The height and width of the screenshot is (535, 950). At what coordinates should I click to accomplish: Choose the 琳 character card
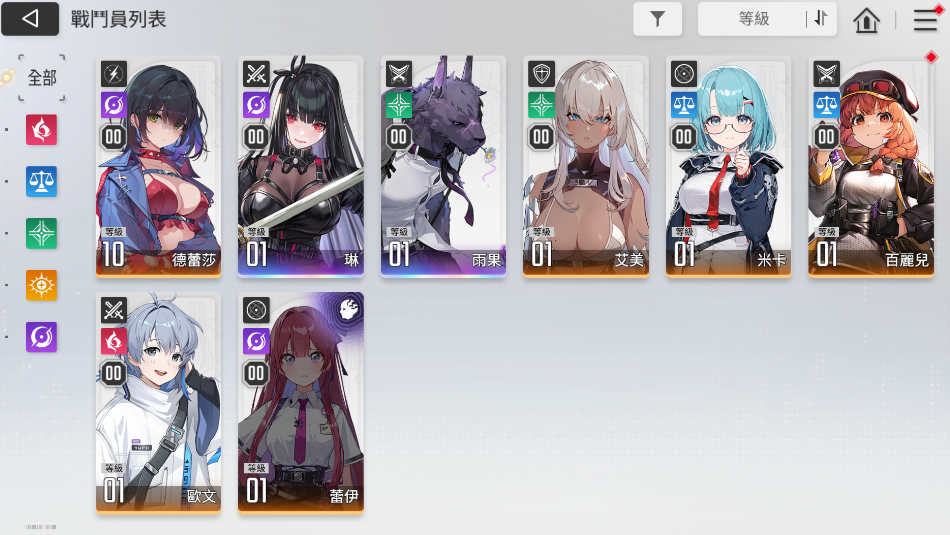pyautogui.click(x=301, y=166)
